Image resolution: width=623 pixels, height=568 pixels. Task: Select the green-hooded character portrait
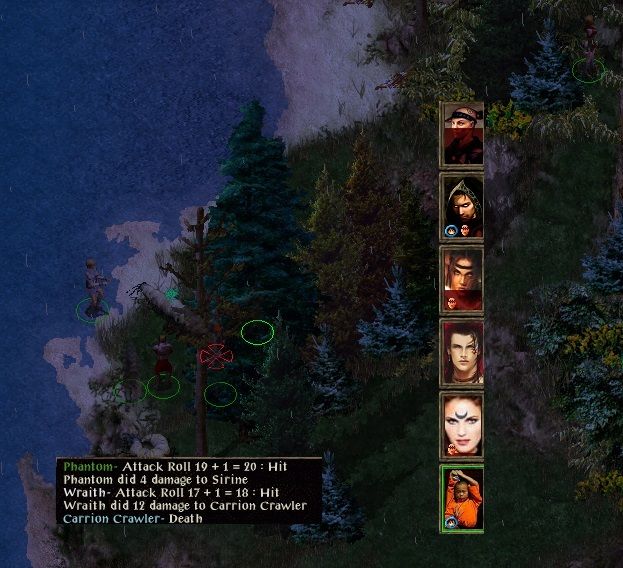tap(463, 206)
